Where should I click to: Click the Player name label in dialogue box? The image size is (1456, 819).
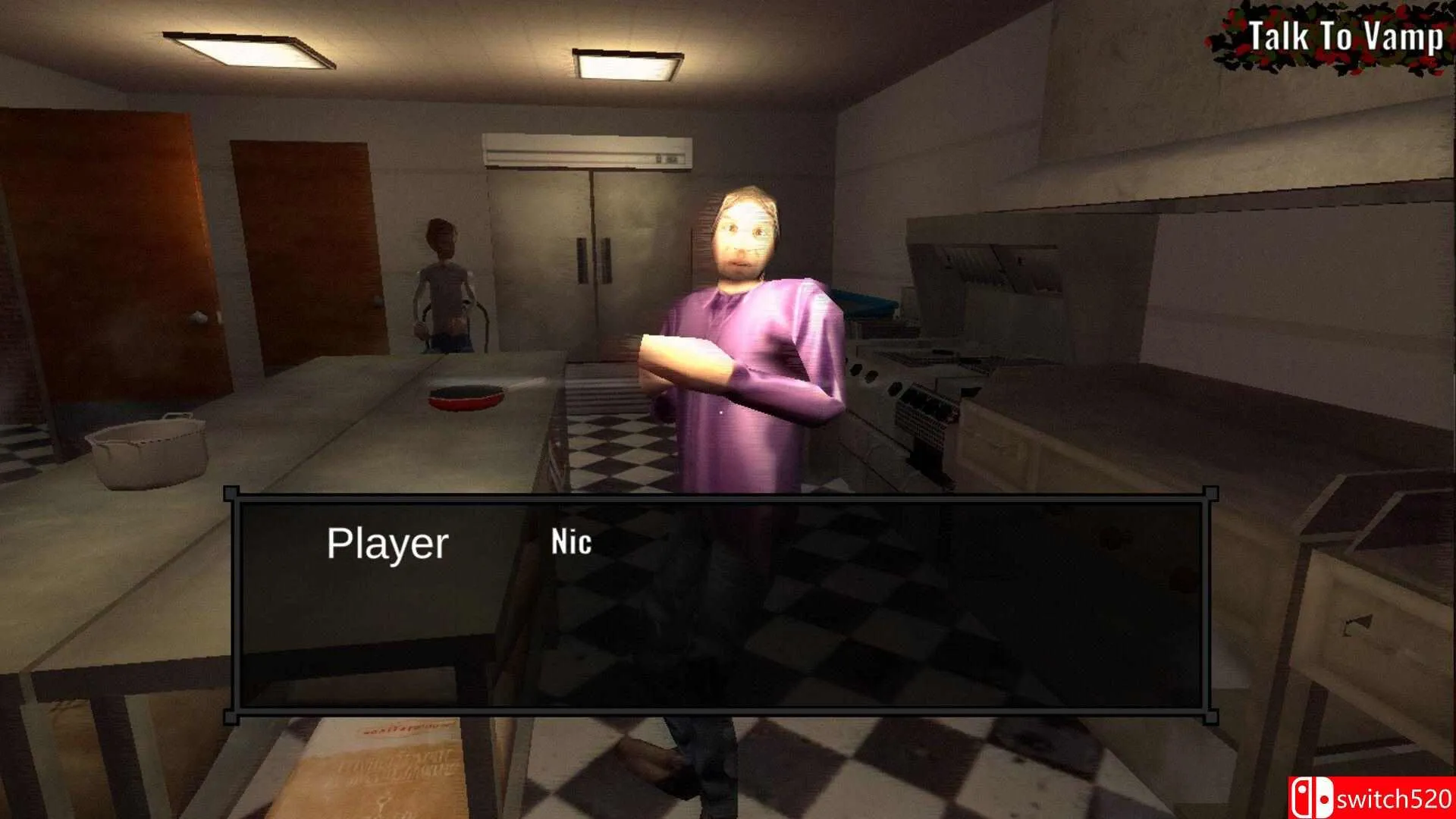pyautogui.click(x=391, y=541)
